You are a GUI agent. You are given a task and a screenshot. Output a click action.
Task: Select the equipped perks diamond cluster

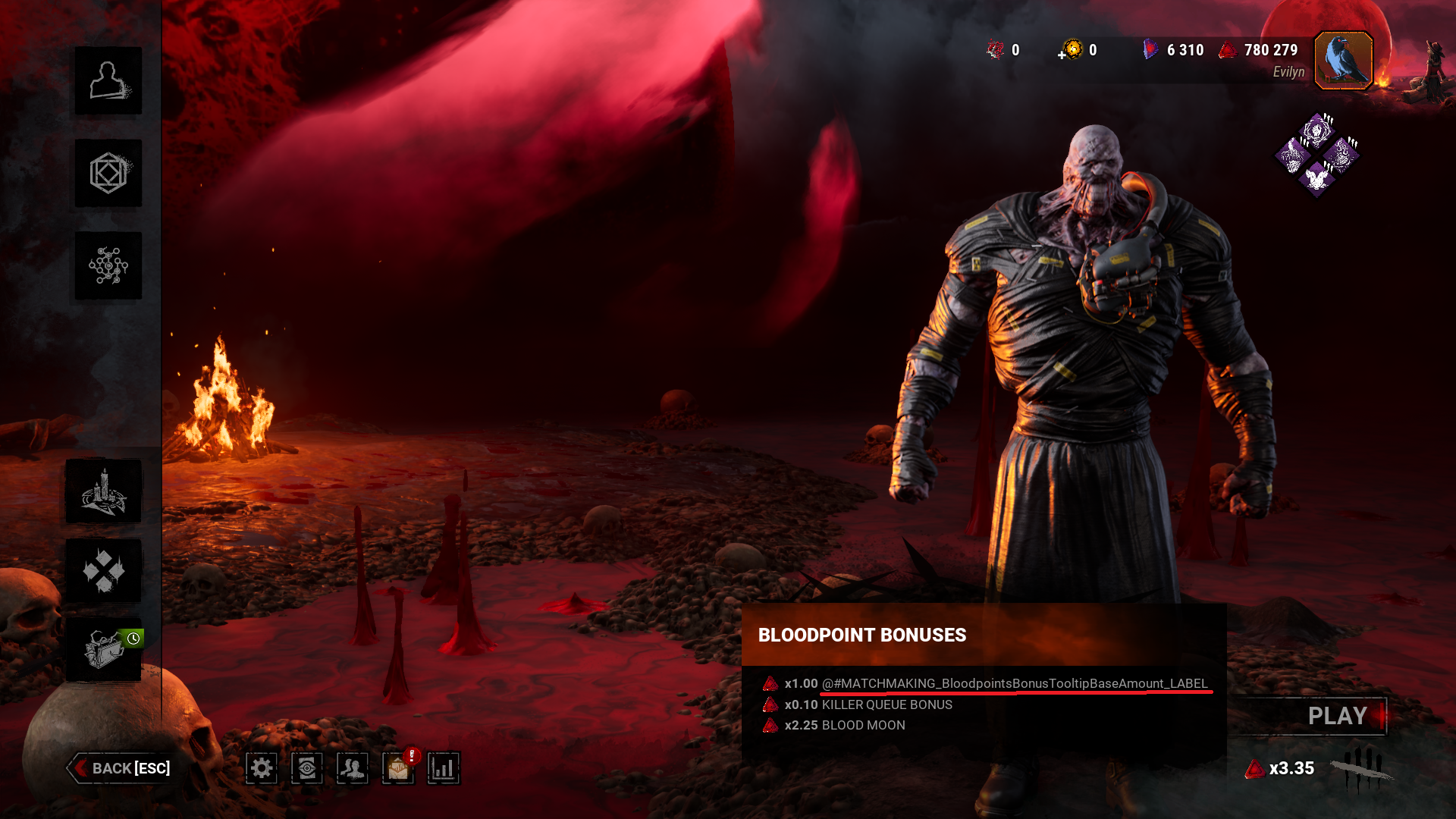click(1317, 155)
